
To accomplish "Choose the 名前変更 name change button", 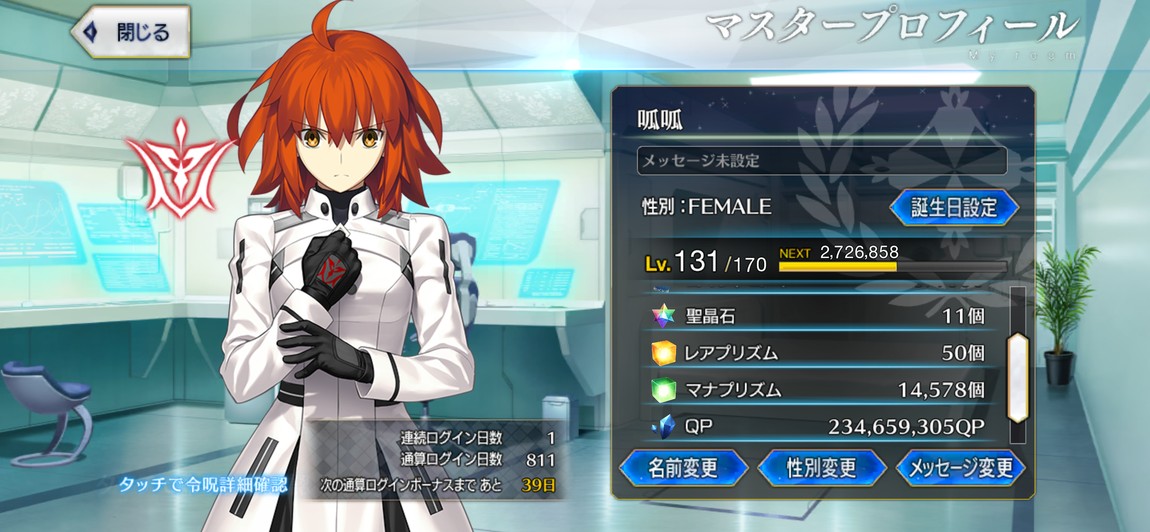I will (x=683, y=467).
